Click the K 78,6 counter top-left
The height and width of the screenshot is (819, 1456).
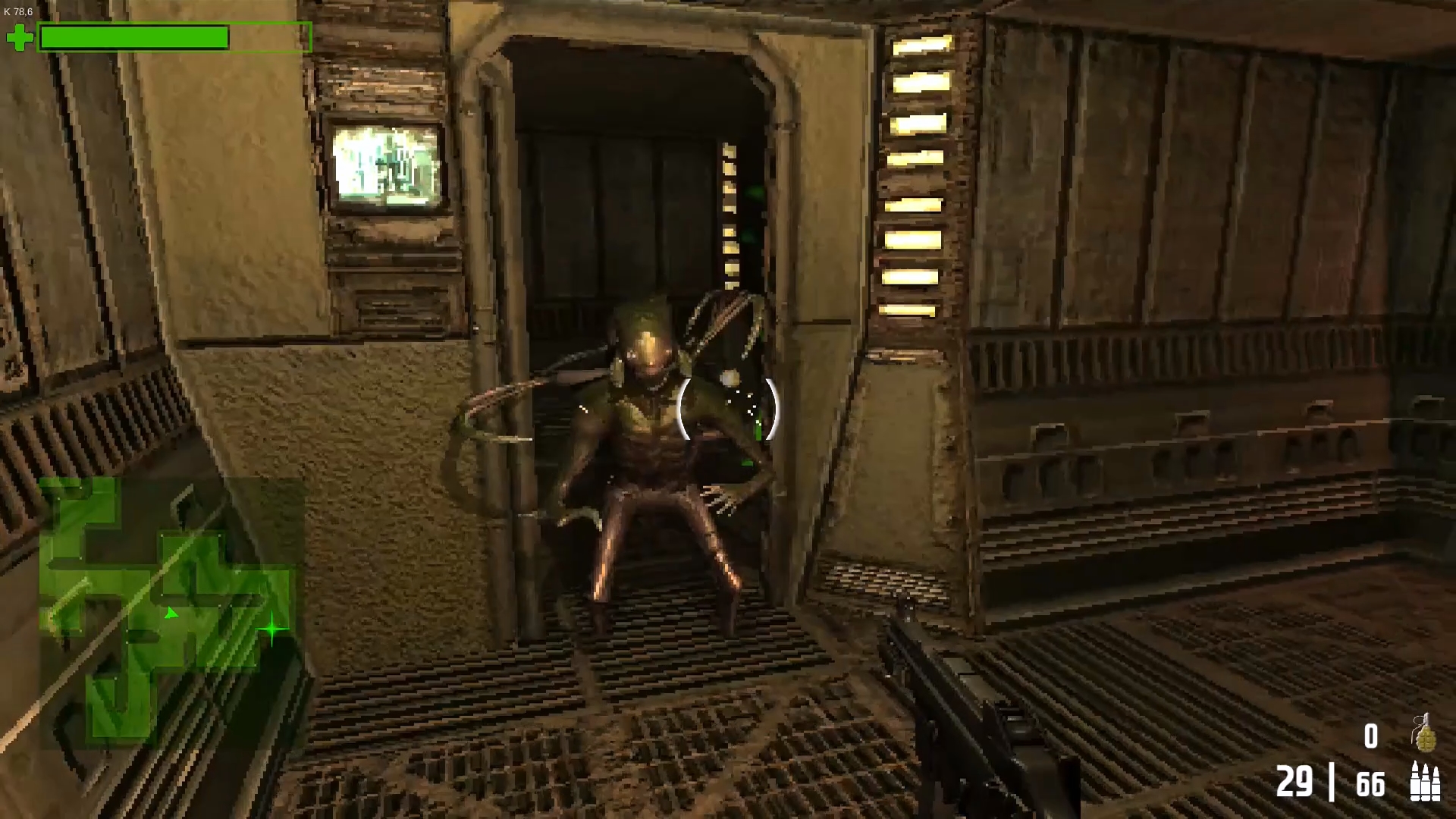(18, 12)
